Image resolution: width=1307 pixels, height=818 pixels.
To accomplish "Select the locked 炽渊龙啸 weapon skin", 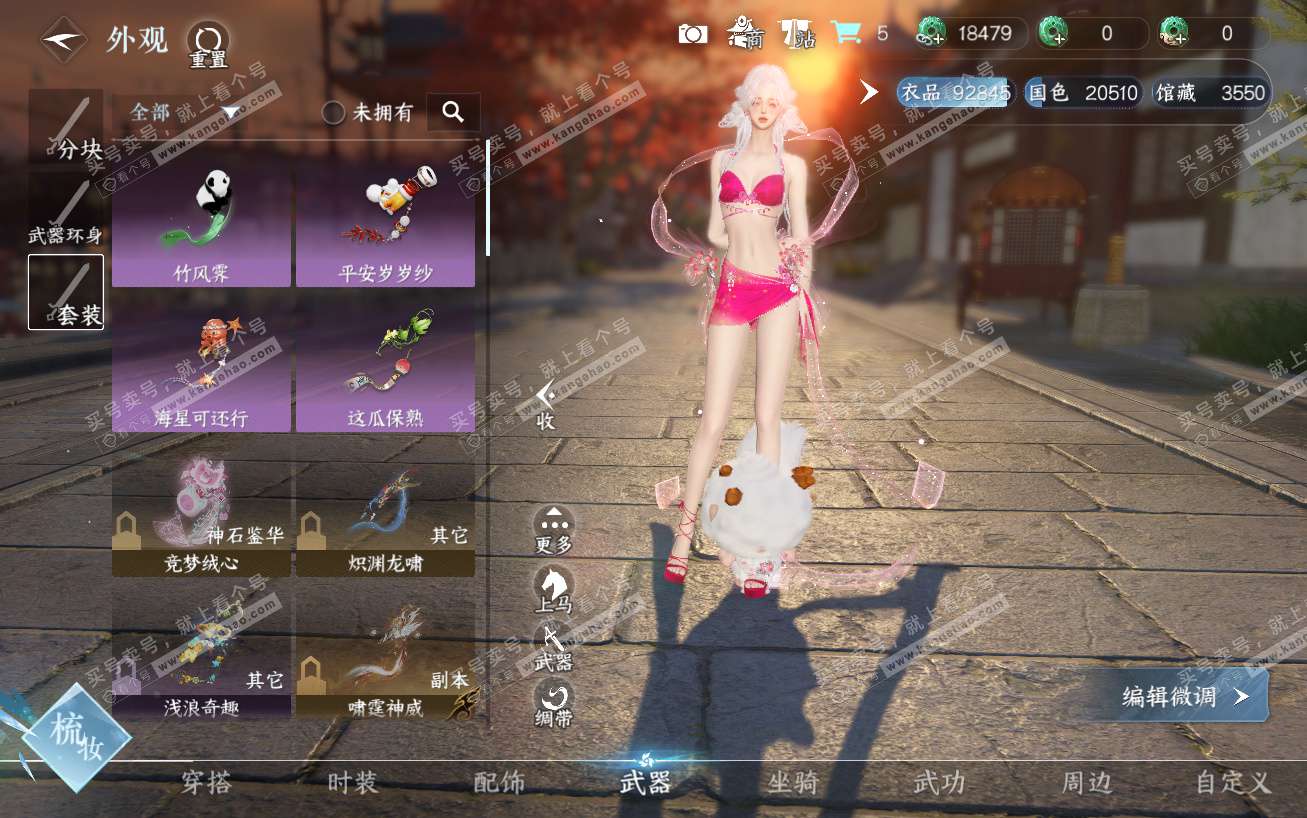I will (x=385, y=515).
